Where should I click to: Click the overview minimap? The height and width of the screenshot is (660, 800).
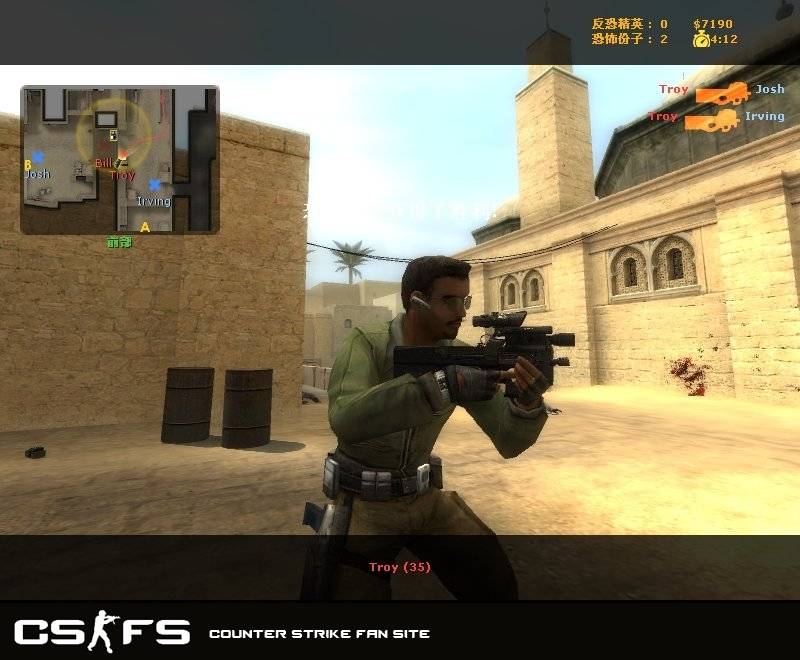coord(119,160)
